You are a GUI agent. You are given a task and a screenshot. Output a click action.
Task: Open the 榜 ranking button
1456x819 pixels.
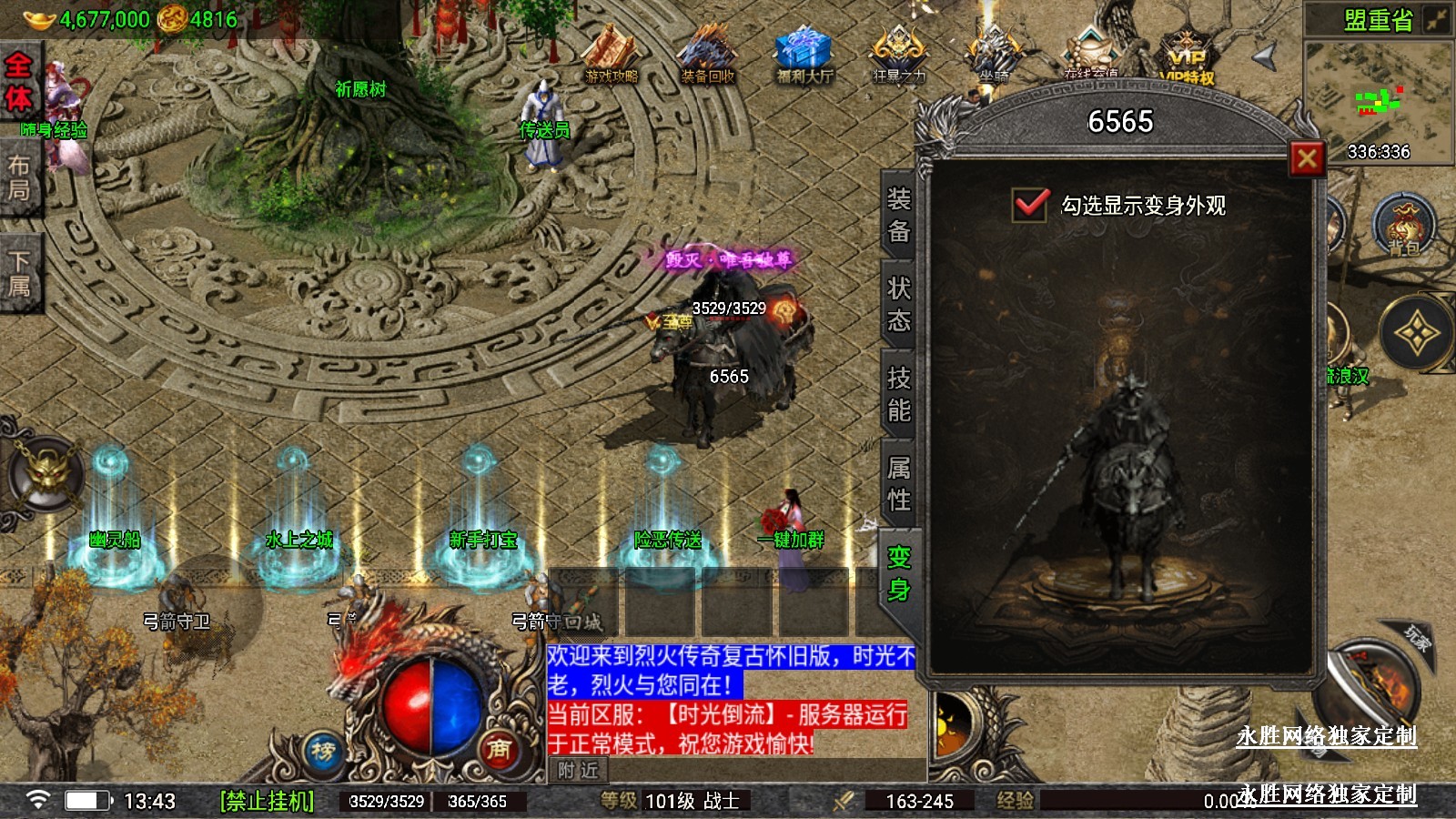tap(323, 752)
